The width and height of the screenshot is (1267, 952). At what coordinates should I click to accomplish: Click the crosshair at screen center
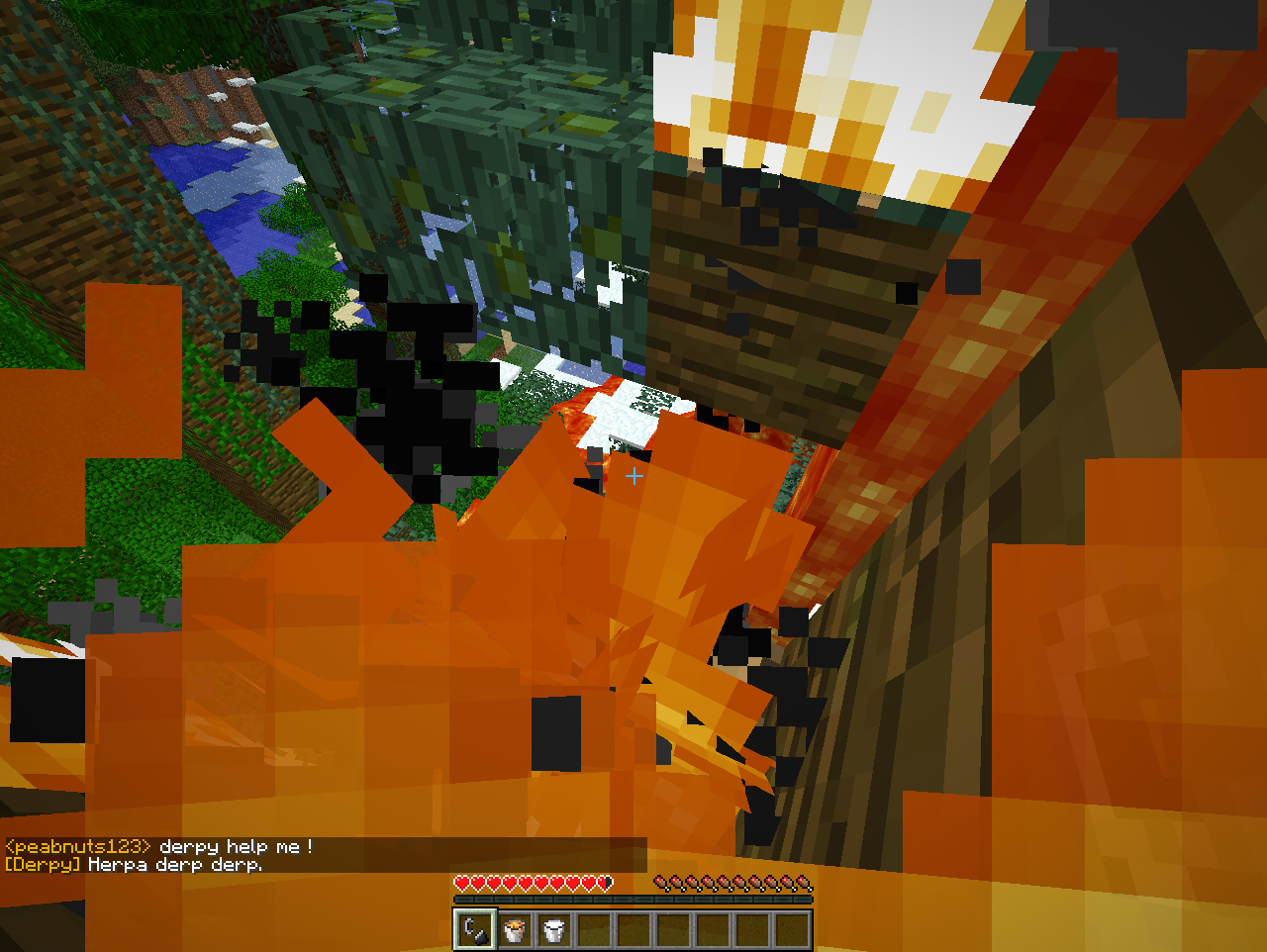pos(633,476)
